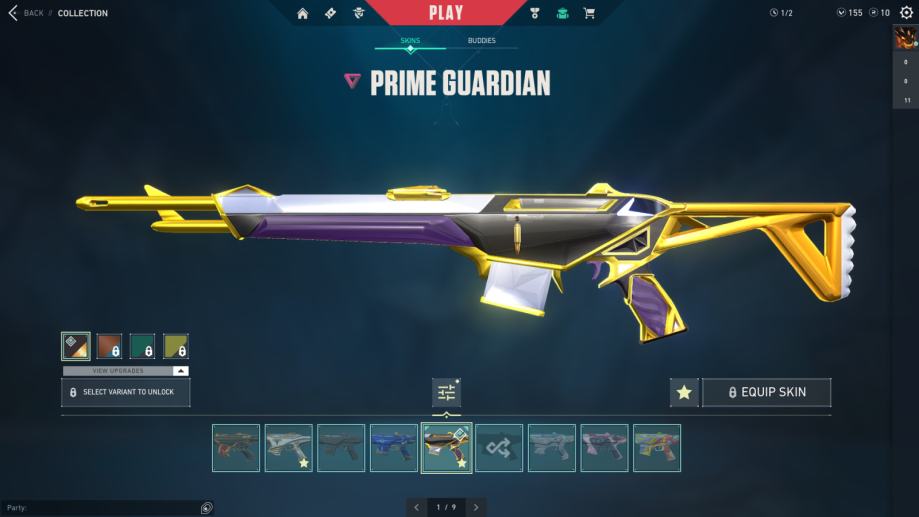Pick the random shuffle skin tile
The width and height of the screenshot is (919, 517).
coord(499,448)
